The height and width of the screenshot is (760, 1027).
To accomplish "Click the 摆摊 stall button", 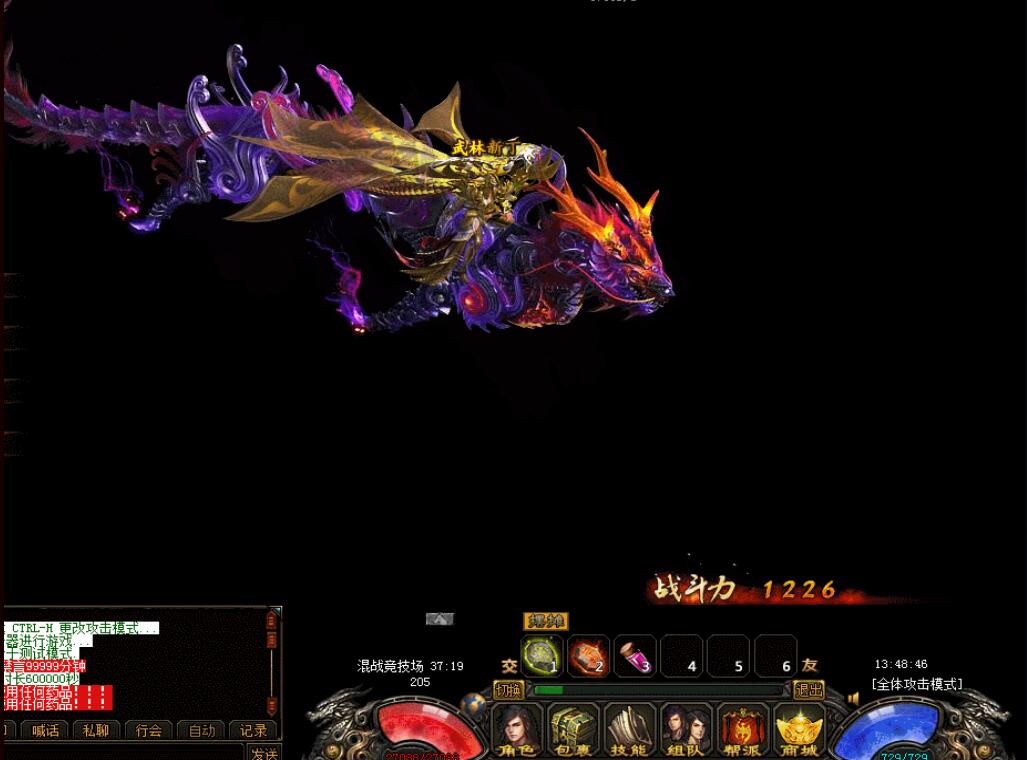I will [545, 622].
